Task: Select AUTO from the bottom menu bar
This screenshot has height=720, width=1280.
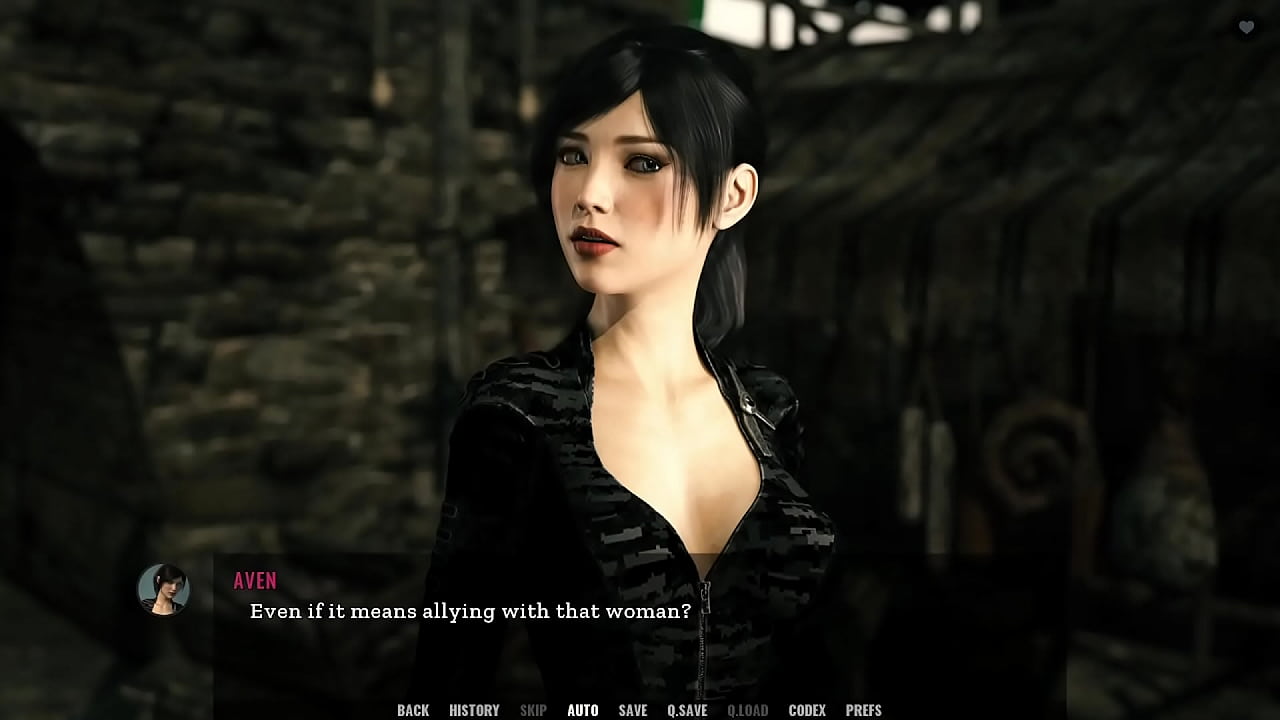Action: (583, 710)
